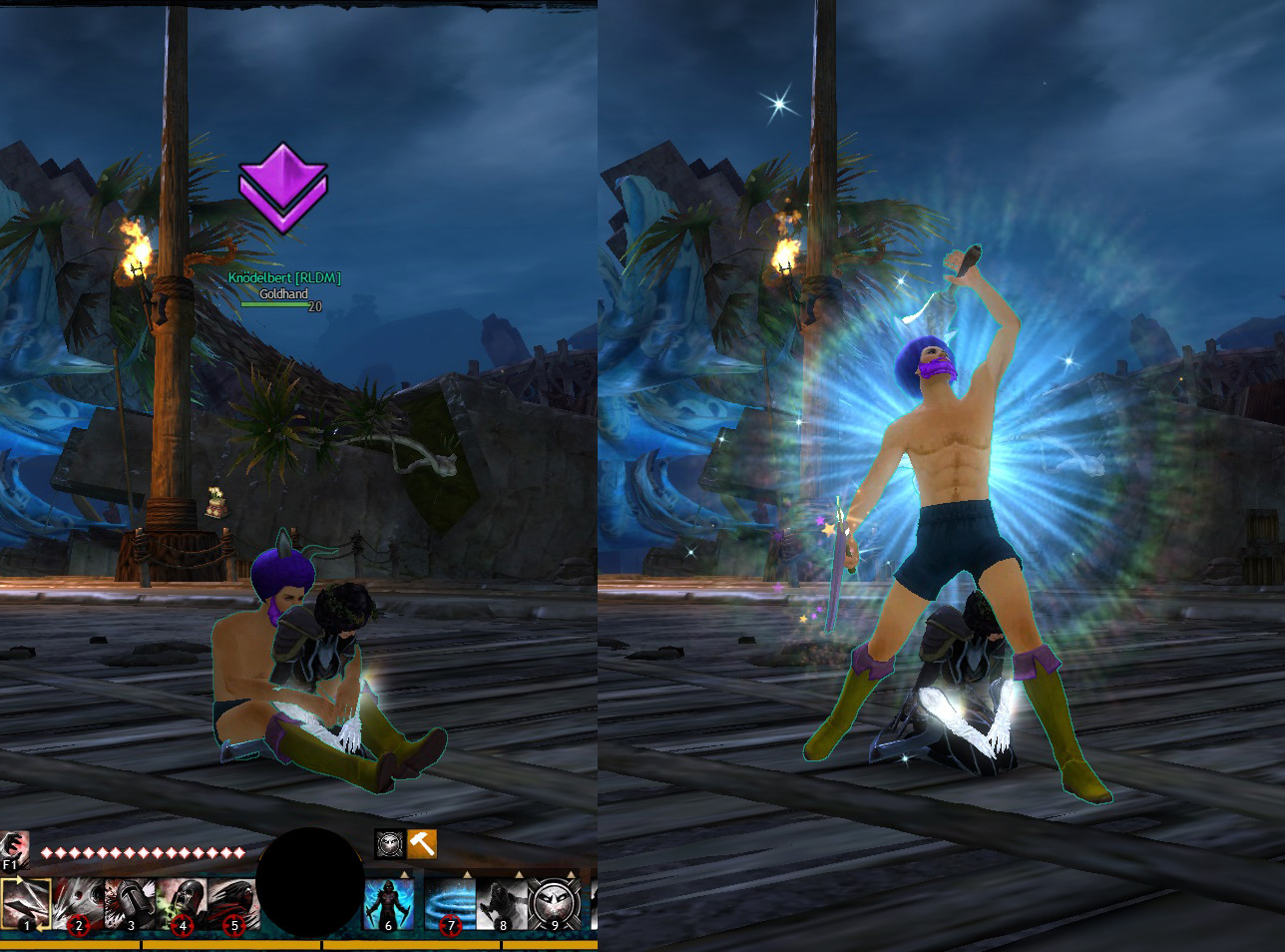Use the shadowy figure utility skill 8
This screenshot has height=952, width=1285.
(x=502, y=903)
